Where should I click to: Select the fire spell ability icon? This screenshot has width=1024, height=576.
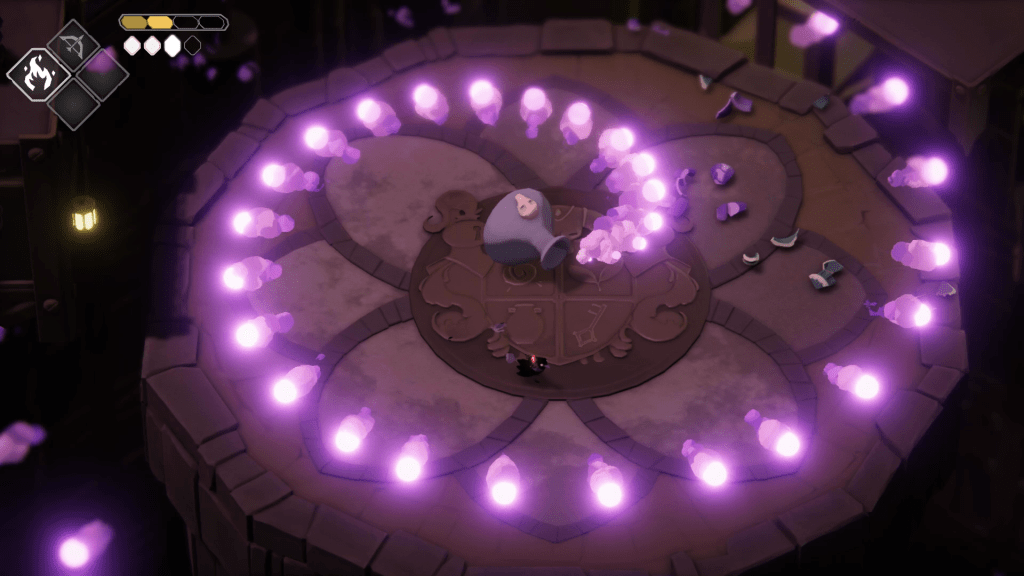pos(37,74)
